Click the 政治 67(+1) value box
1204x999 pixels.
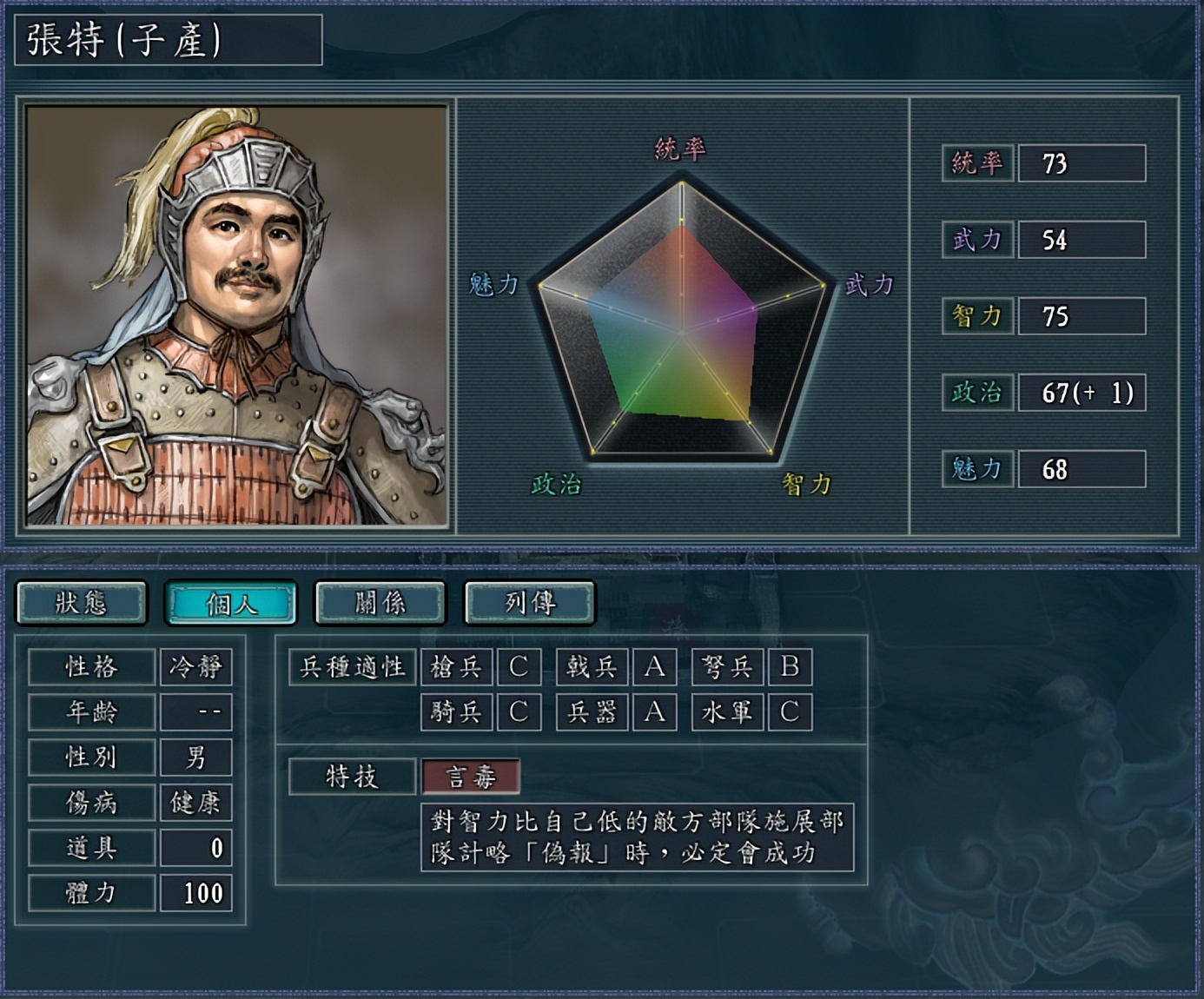(1082, 393)
